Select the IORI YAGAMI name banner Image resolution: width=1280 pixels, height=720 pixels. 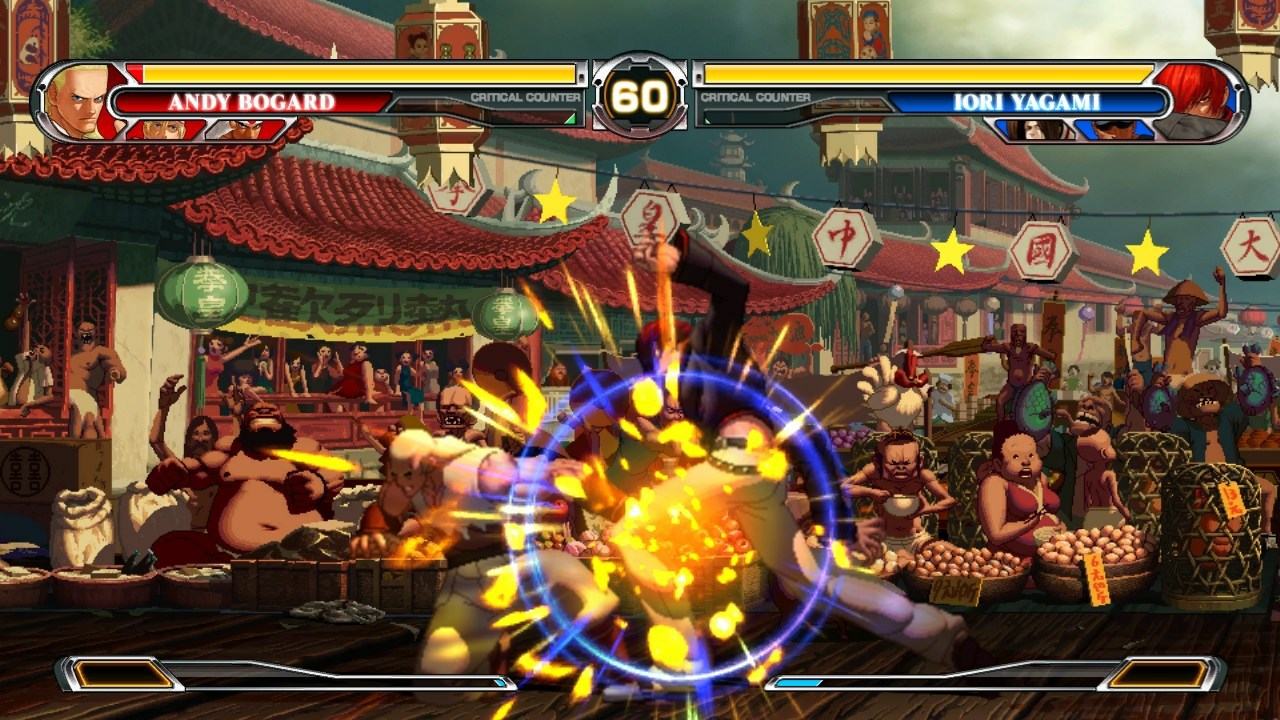pyautogui.click(x=1030, y=100)
